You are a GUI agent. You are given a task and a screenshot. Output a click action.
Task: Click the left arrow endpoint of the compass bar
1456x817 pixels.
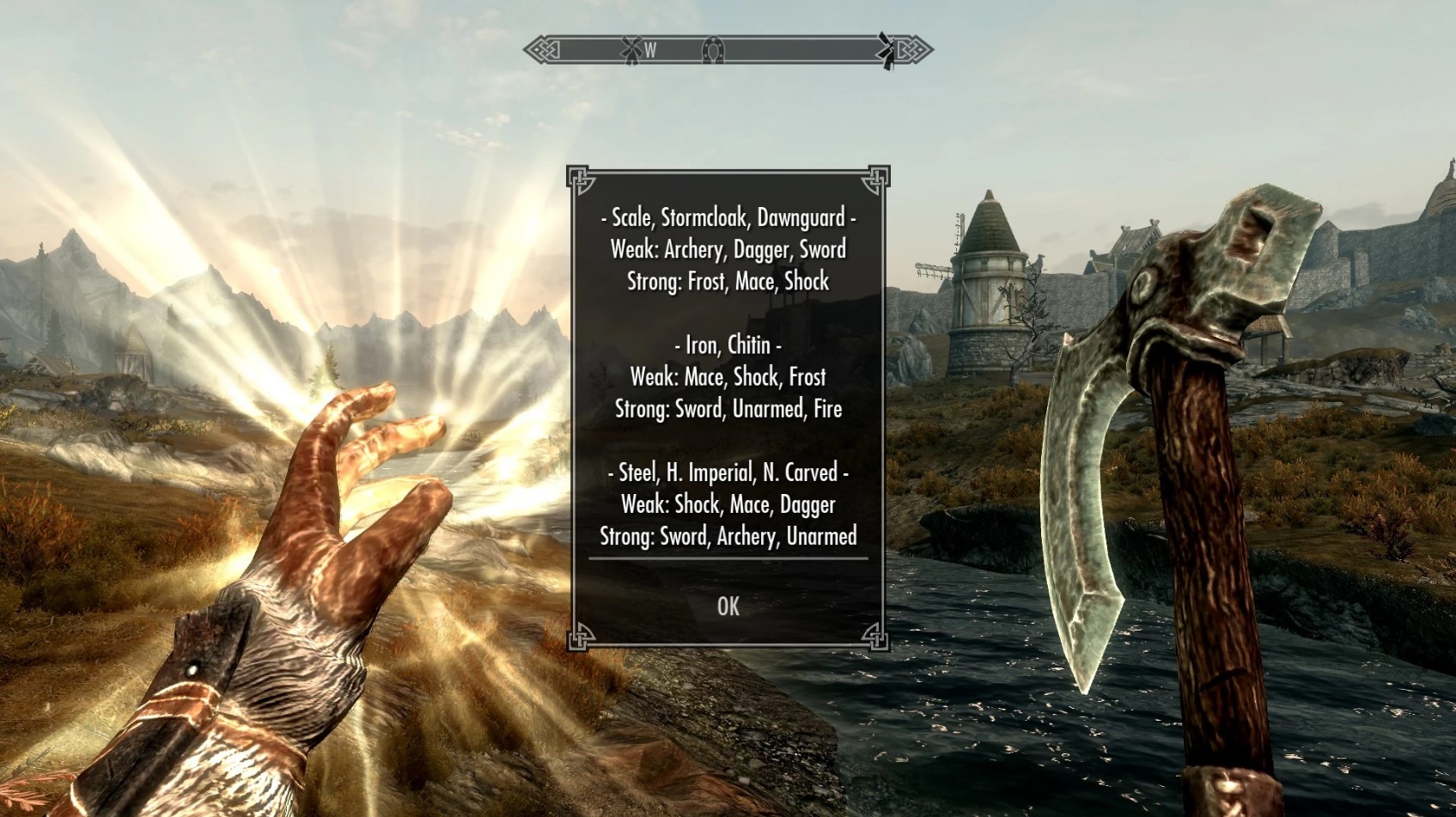[x=539, y=51]
